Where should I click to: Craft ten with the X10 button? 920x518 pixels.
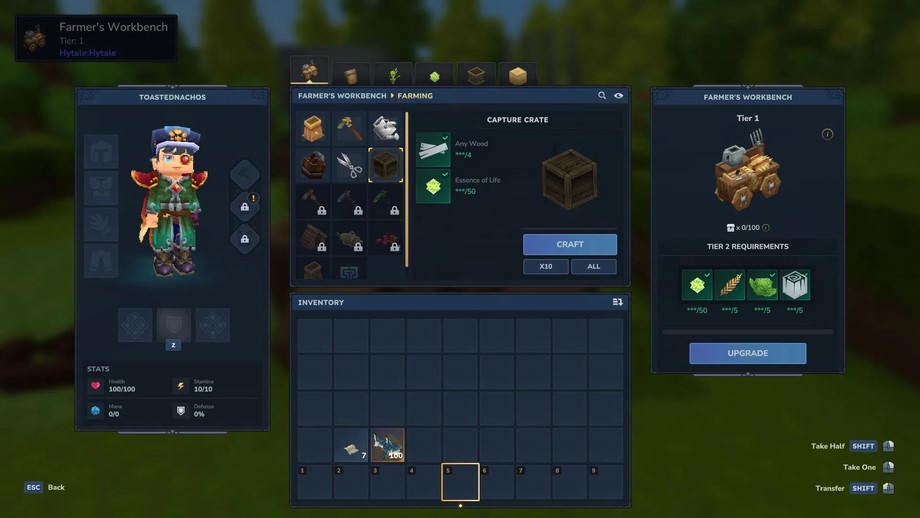coord(545,266)
